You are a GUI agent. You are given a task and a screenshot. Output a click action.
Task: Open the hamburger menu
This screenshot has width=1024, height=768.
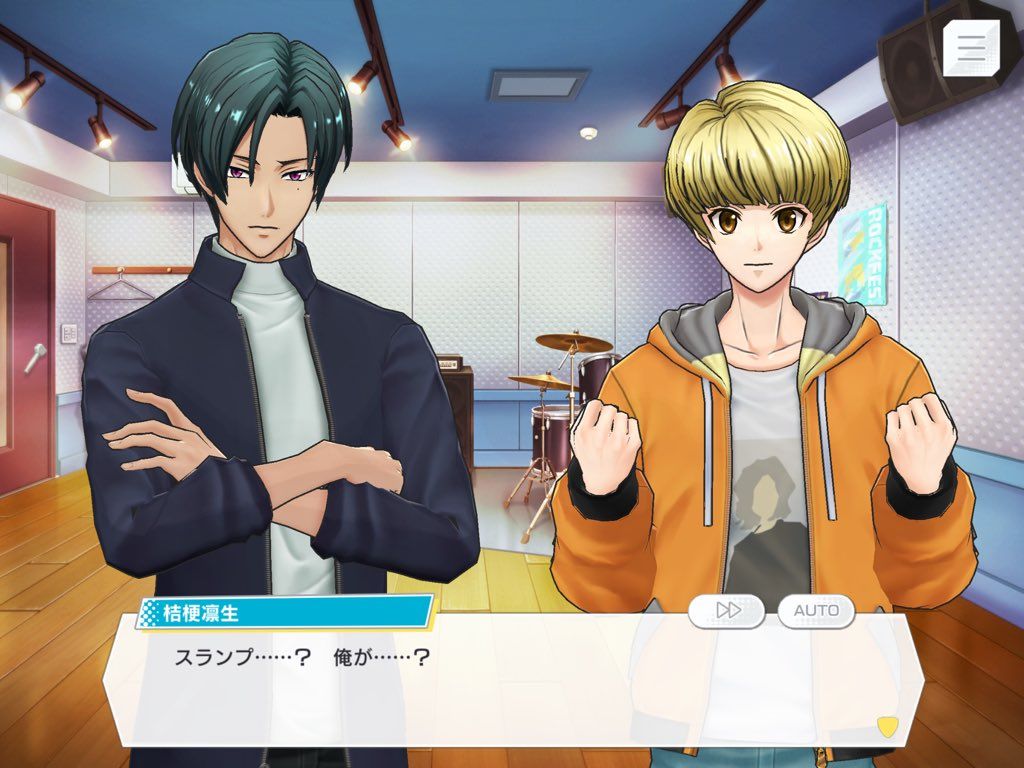[x=970, y=47]
